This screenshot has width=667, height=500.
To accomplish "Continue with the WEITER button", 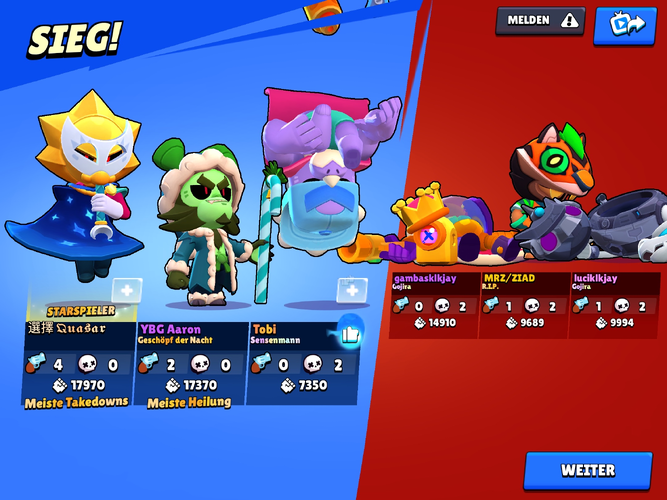I will (x=588, y=470).
